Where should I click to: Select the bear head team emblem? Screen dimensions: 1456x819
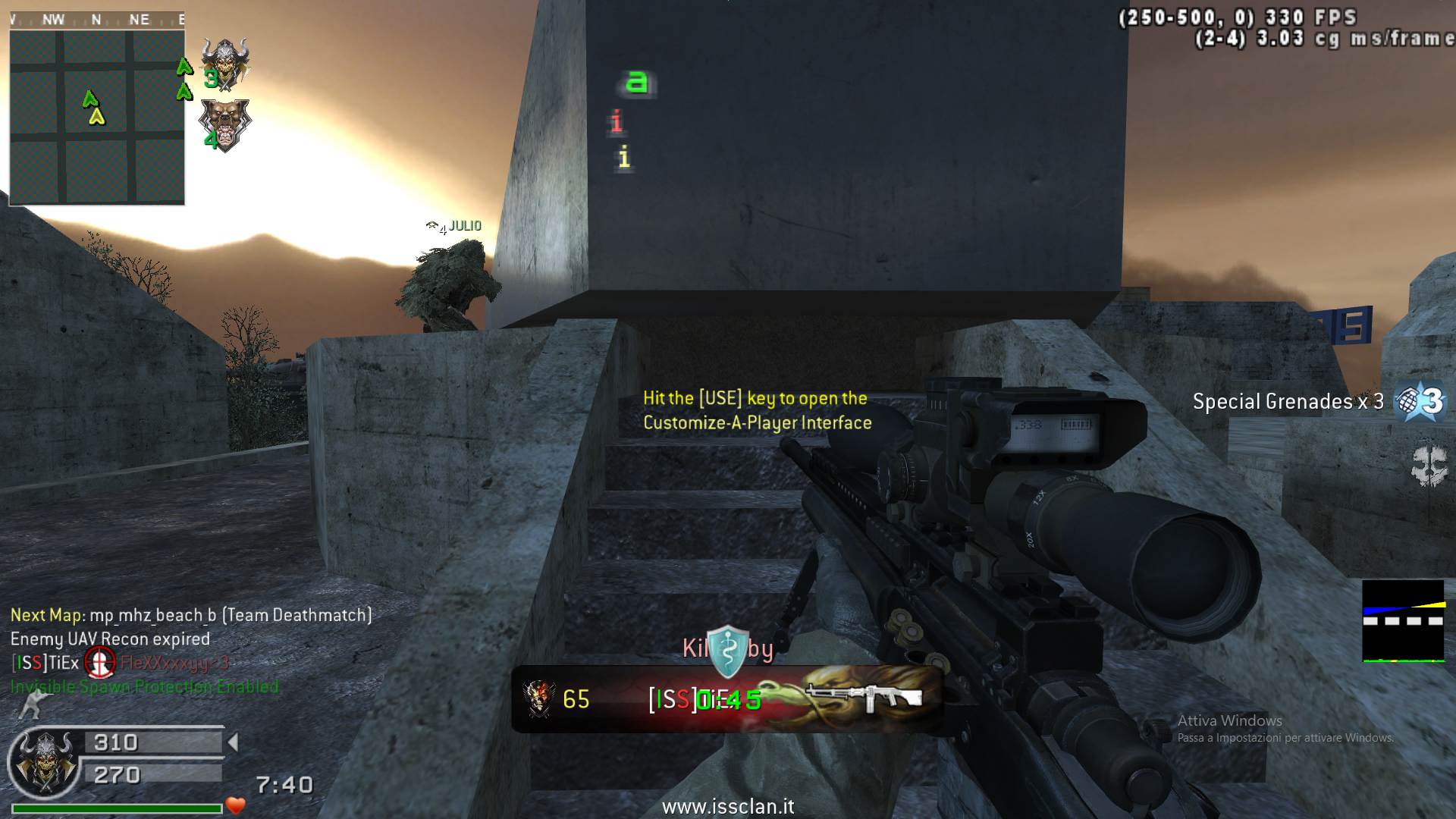click(x=224, y=124)
